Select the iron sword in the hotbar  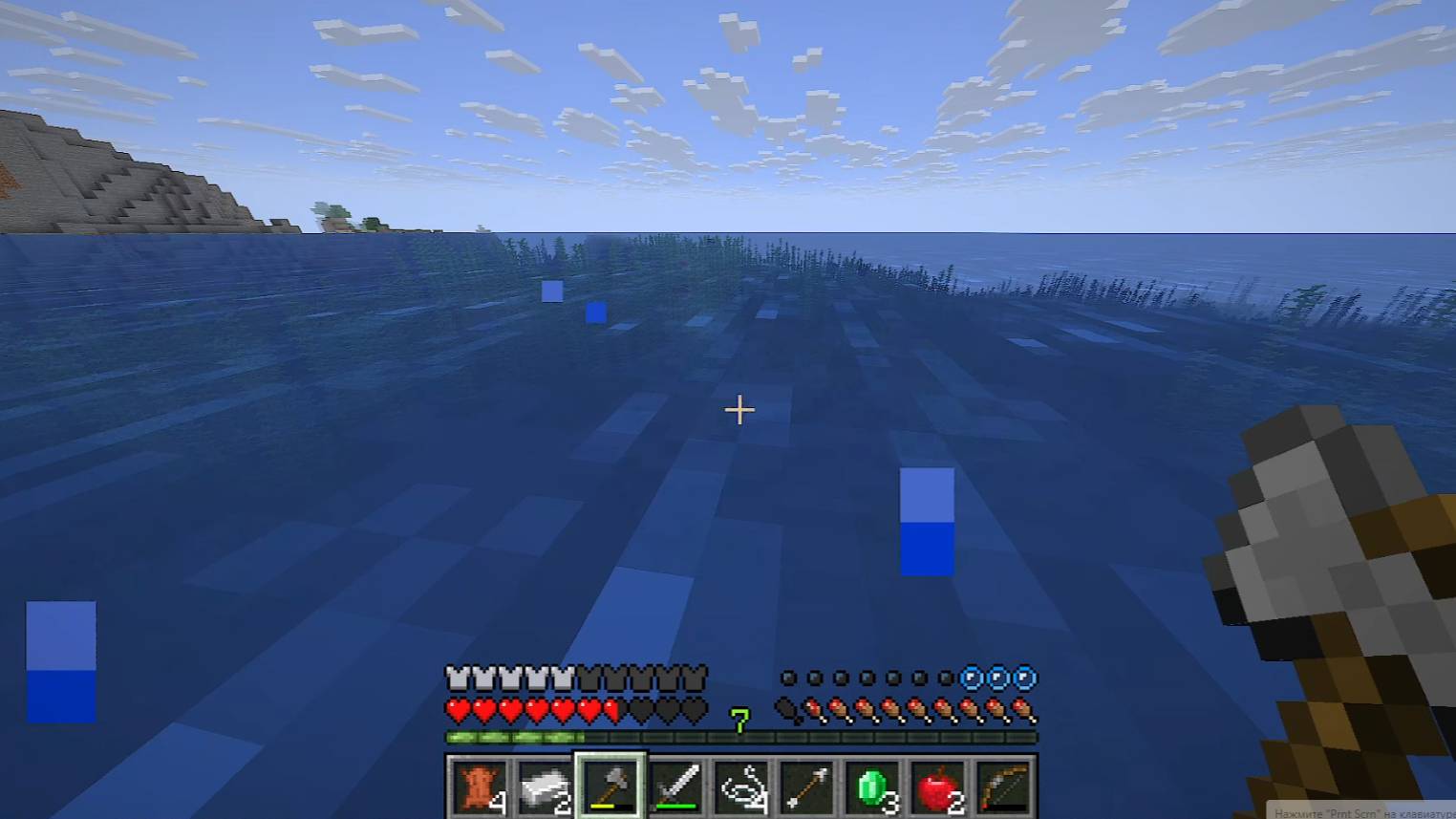678,784
